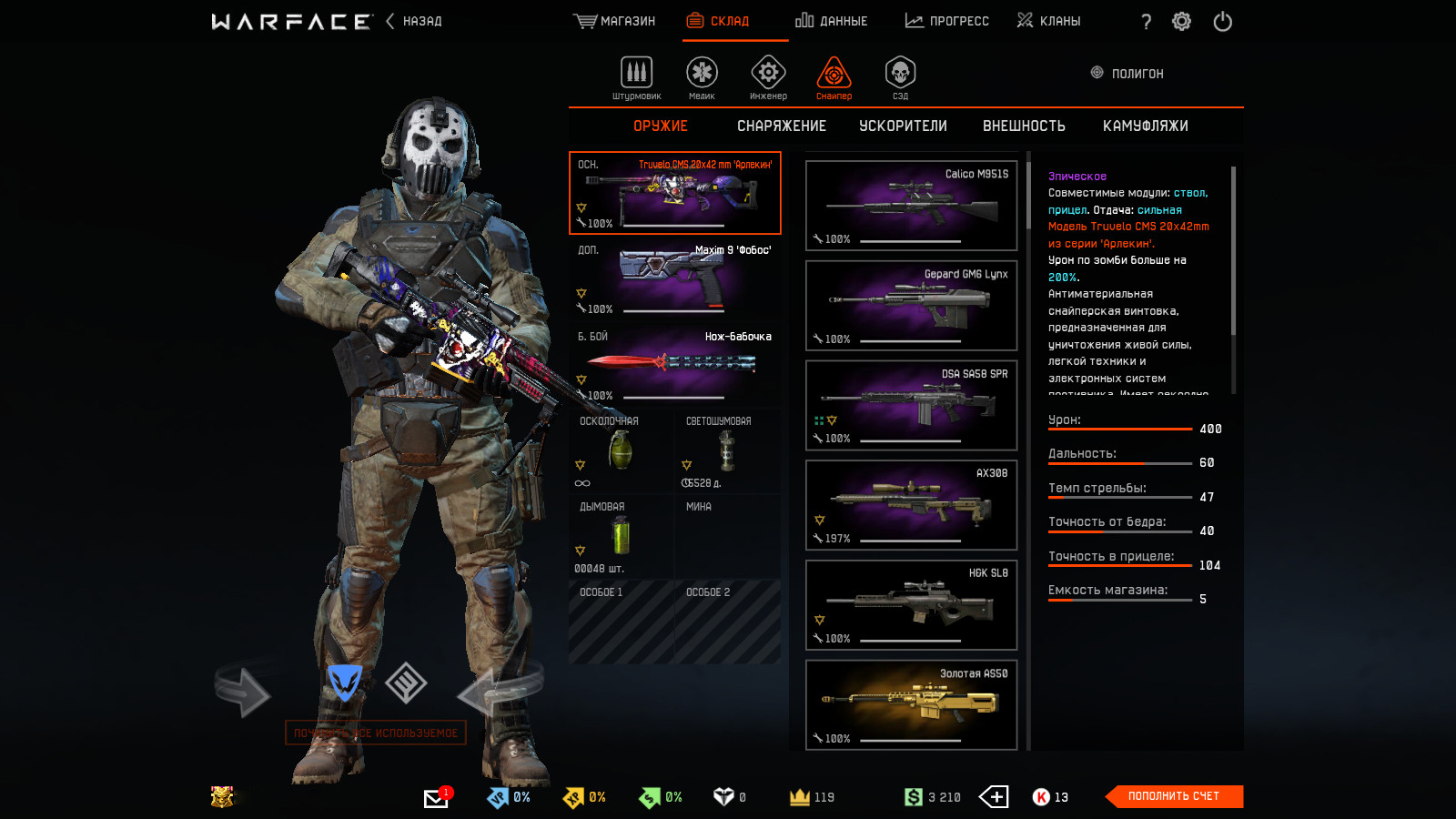Go back with the НАЗАД button
This screenshot has height=819, width=1456.
tap(414, 21)
